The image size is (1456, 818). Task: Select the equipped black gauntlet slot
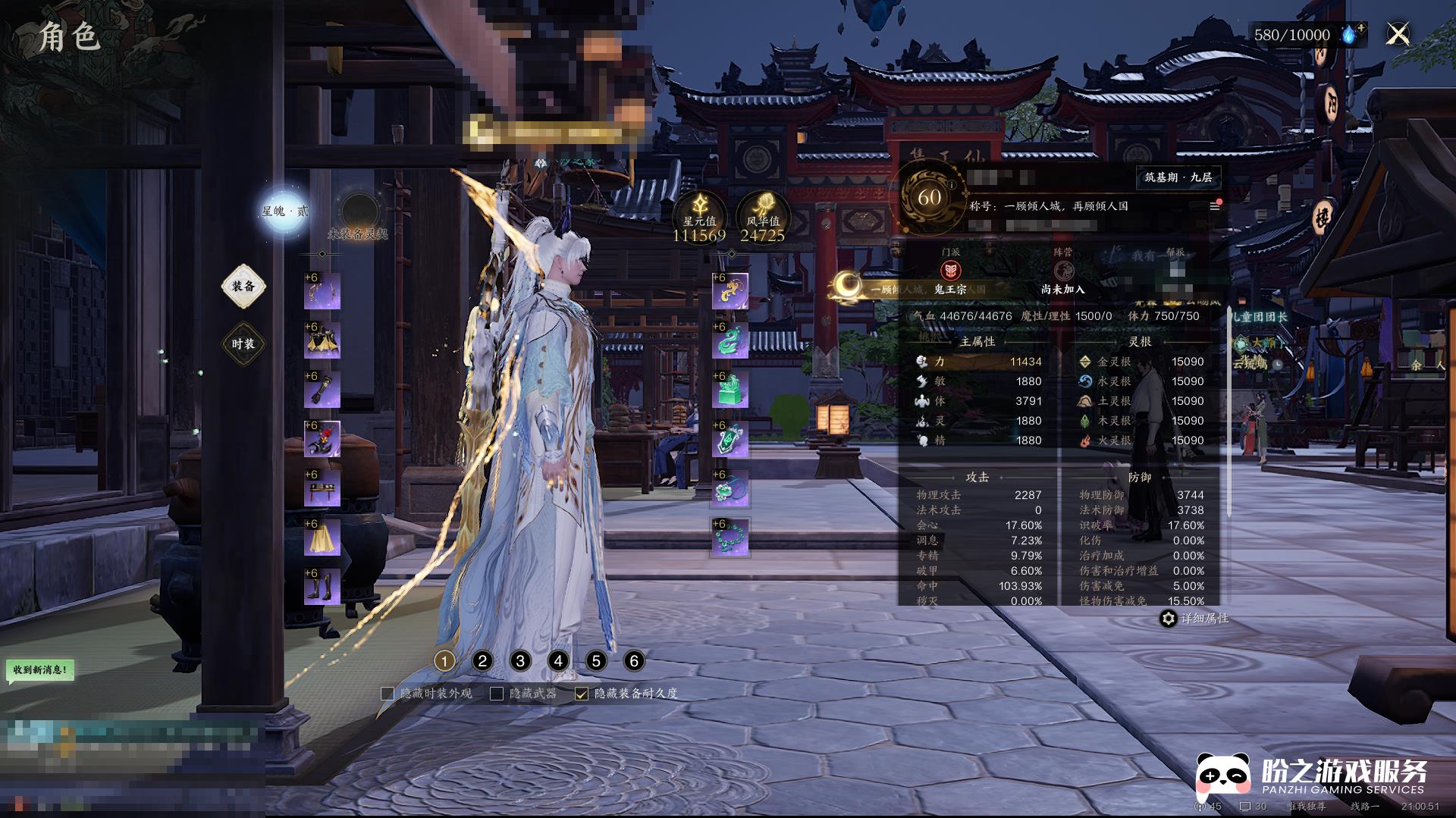tap(322, 390)
